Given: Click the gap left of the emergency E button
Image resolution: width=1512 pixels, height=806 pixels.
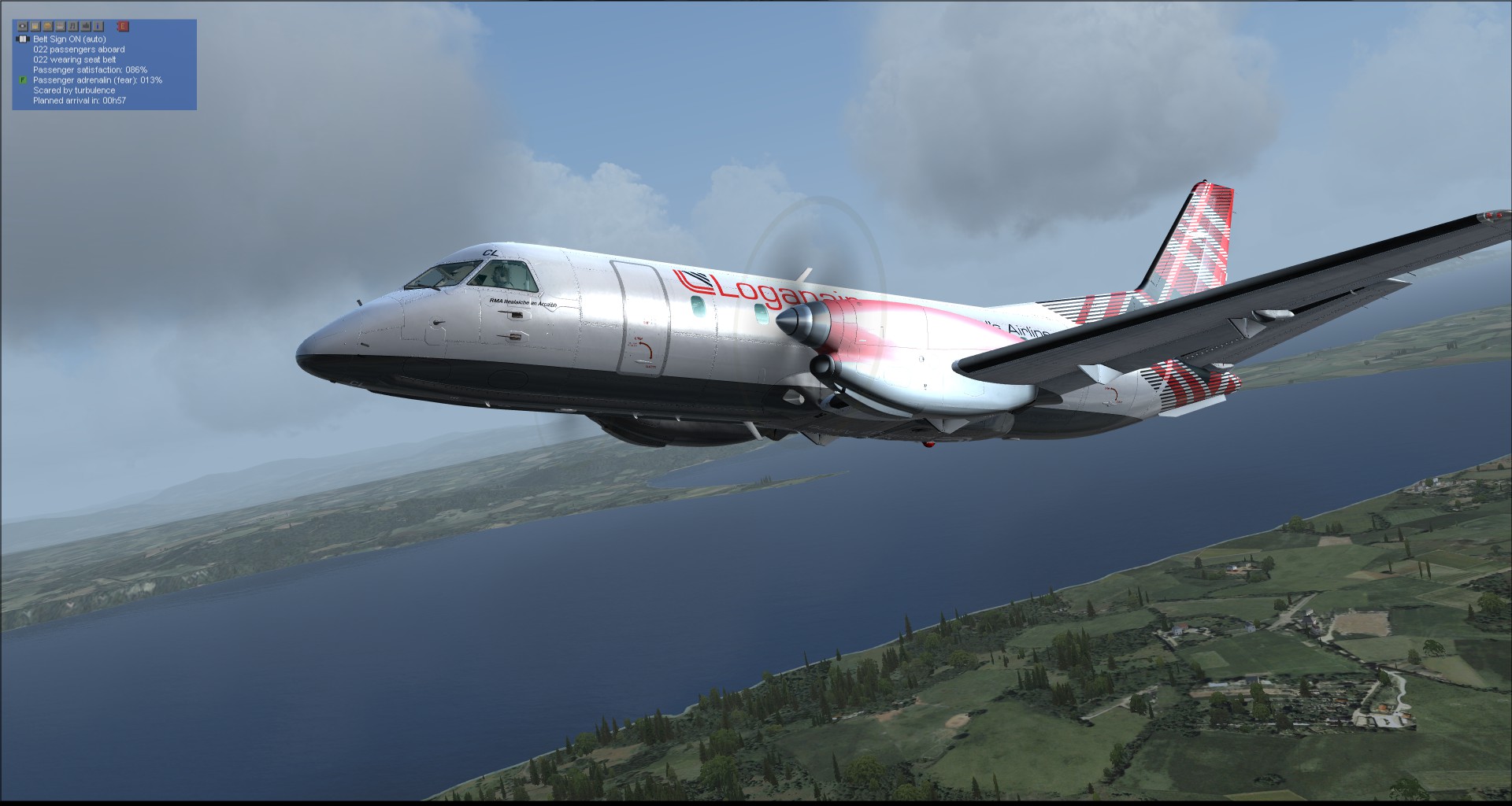Looking at the screenshot, I should (x=112, y=26).
